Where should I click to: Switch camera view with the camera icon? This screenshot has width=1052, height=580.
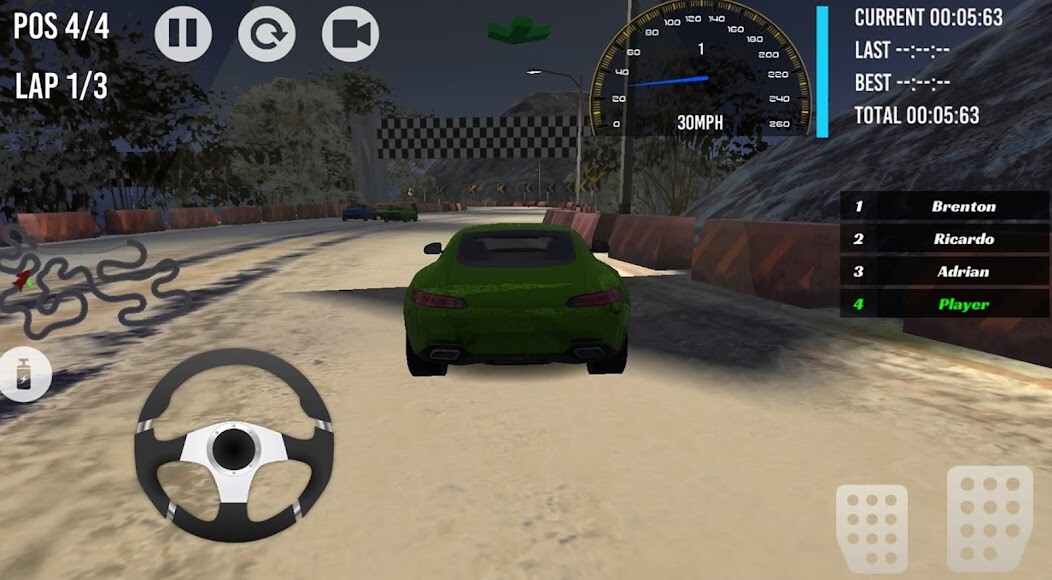click(350, 33)
